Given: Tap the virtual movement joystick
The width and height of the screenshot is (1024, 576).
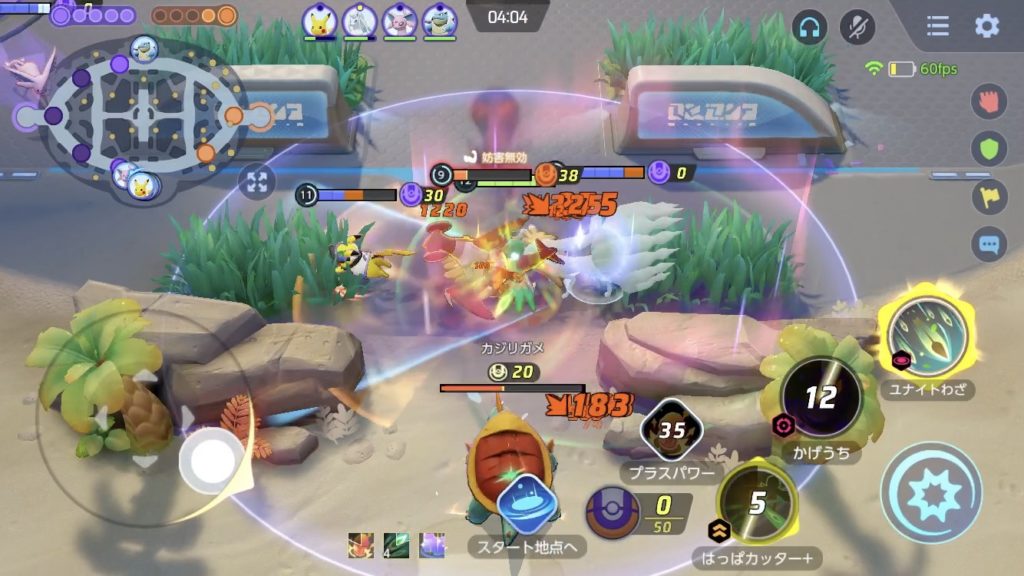Looking at the screenshot, I should (x=212, y=460).
